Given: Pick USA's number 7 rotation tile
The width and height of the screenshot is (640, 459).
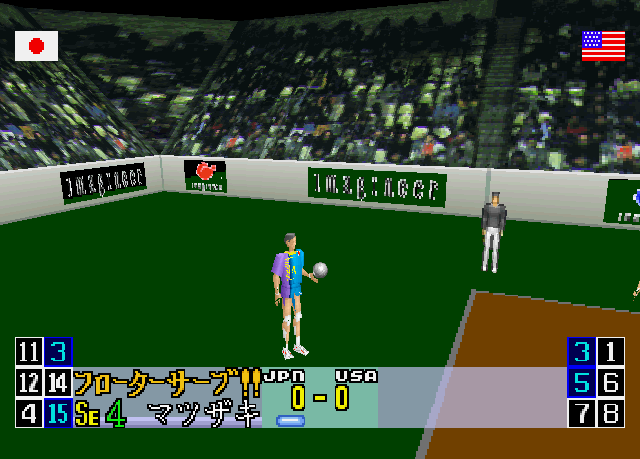Looking at the screenshot, I should [x=581, y=413].
